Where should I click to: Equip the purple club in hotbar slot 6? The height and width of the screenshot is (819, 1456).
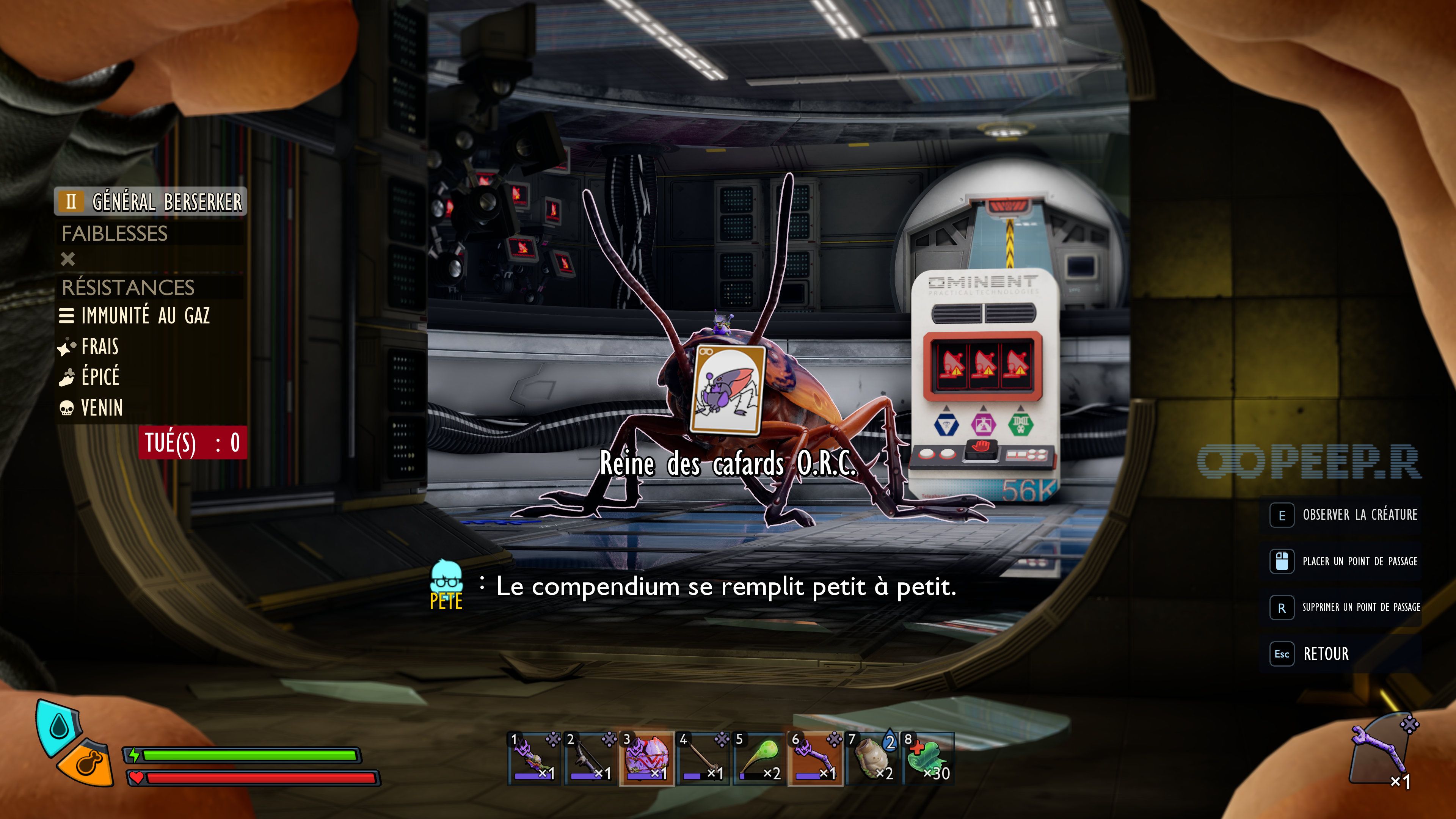[x=815, y=758]
